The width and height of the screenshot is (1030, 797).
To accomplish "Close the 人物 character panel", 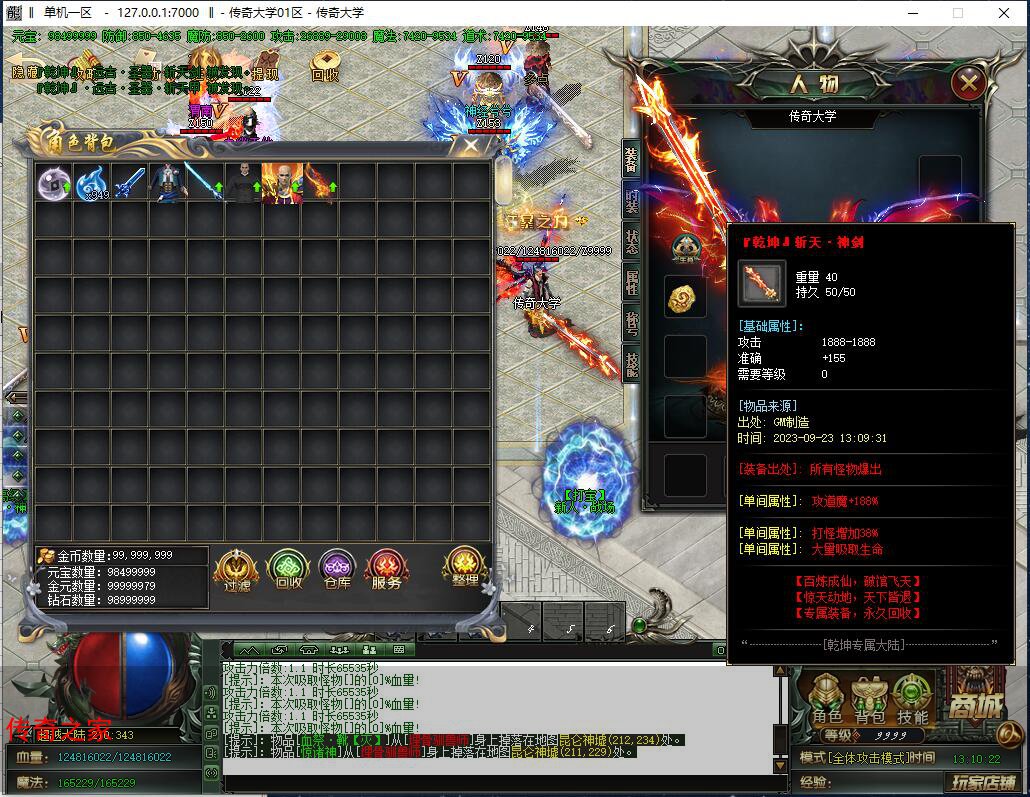I will [x=968, y=84].
